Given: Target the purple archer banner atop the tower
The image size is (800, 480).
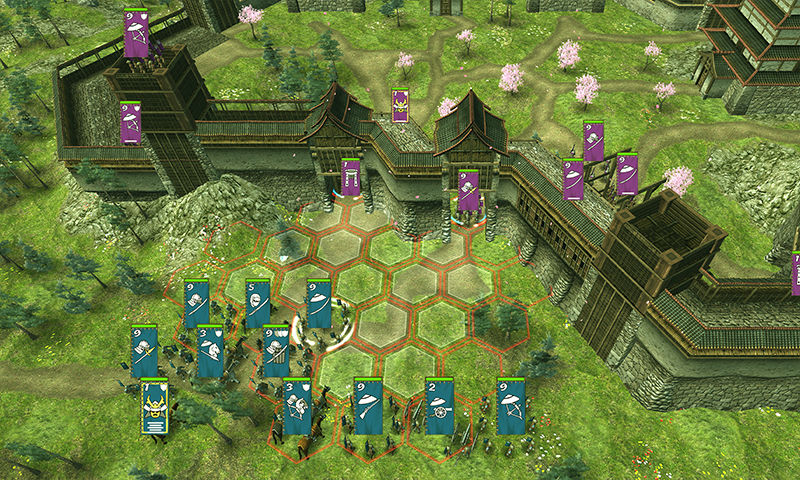Looking at the screenshot, I should [x=136, y=34].
